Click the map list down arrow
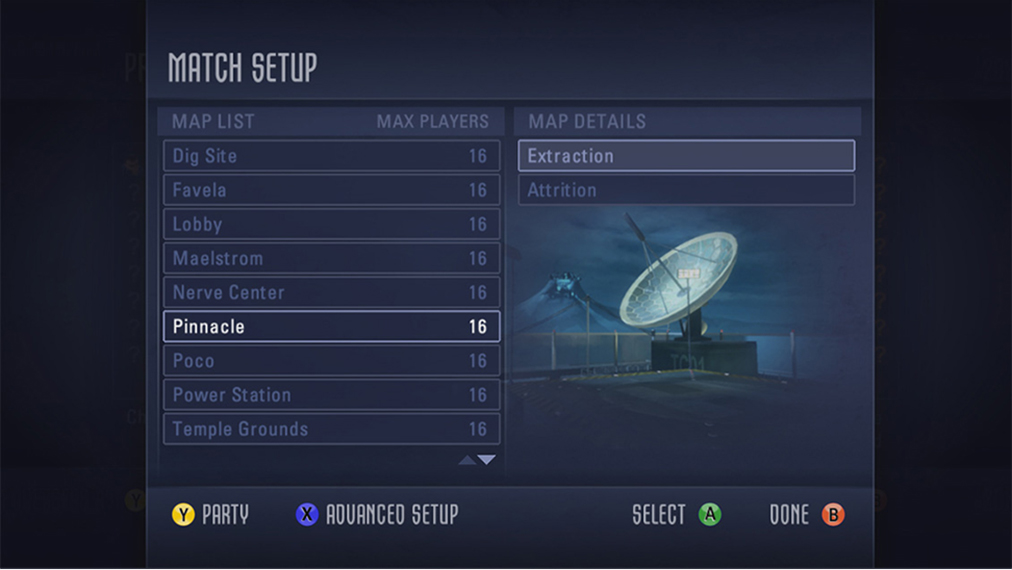This screenshot has height=570, width=1012. tap(487, 460)
